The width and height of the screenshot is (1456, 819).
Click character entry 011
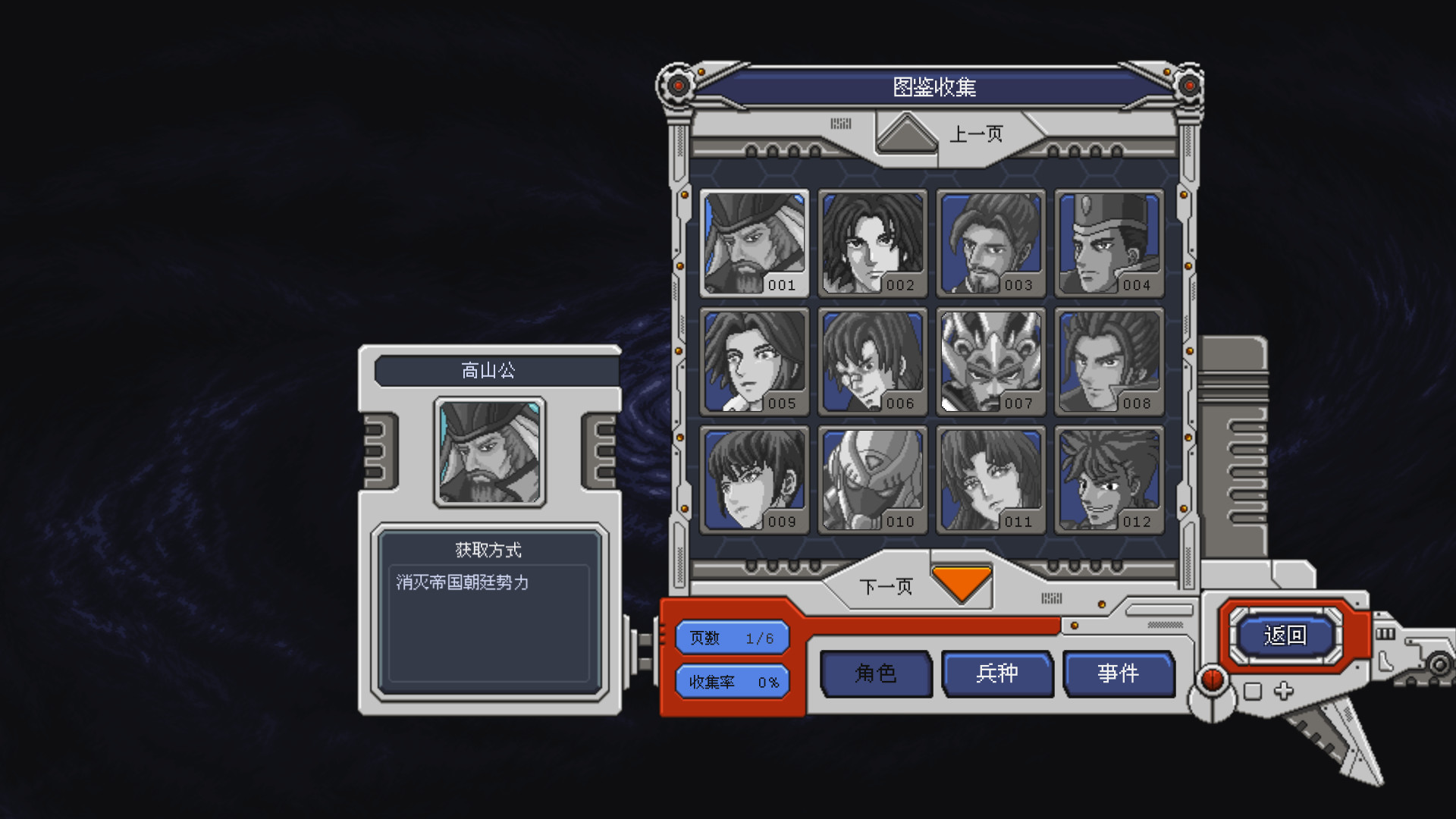(992, 479)
